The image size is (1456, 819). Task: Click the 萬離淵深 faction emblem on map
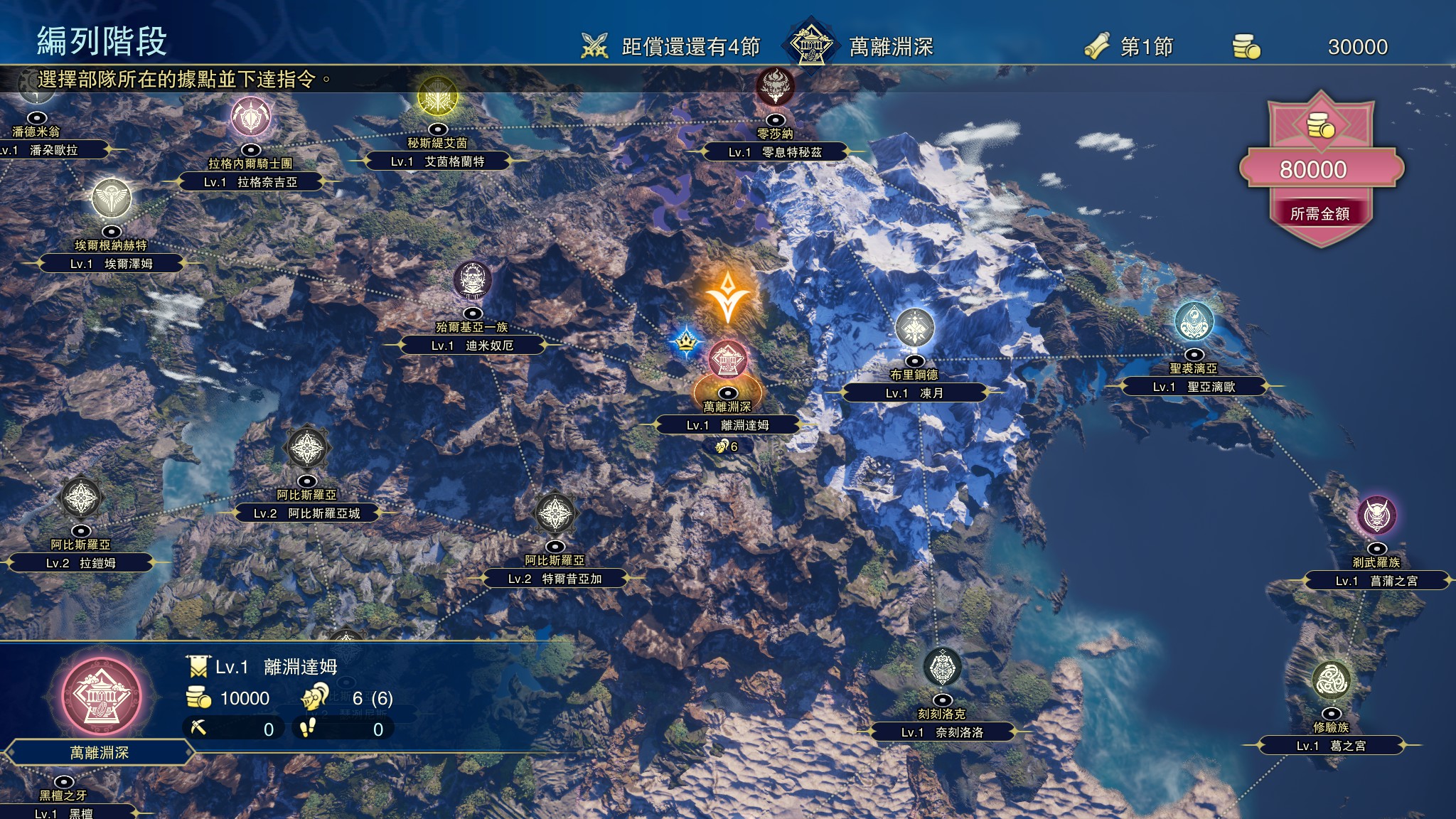(727, 360)
